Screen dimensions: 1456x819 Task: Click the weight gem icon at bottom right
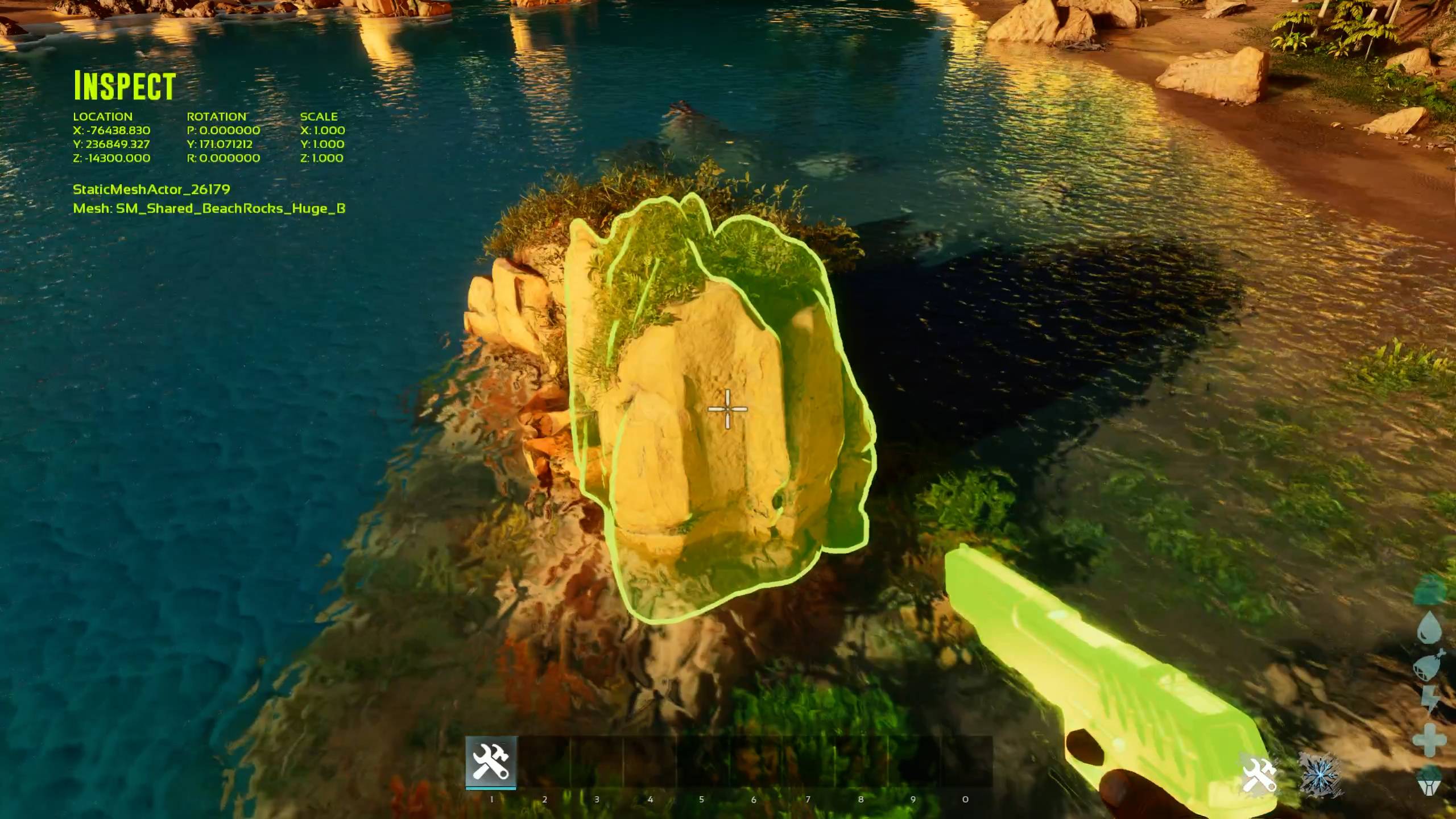pos(1428,784)
